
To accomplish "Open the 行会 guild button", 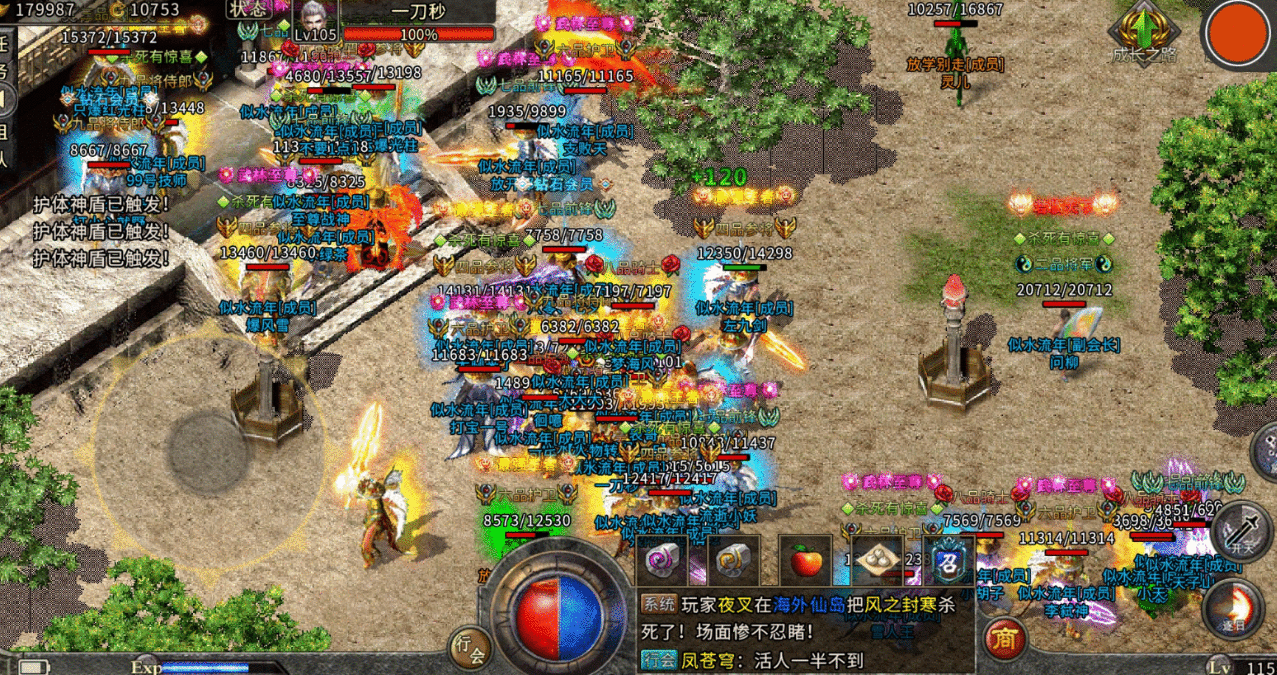I will click(469, 648).
